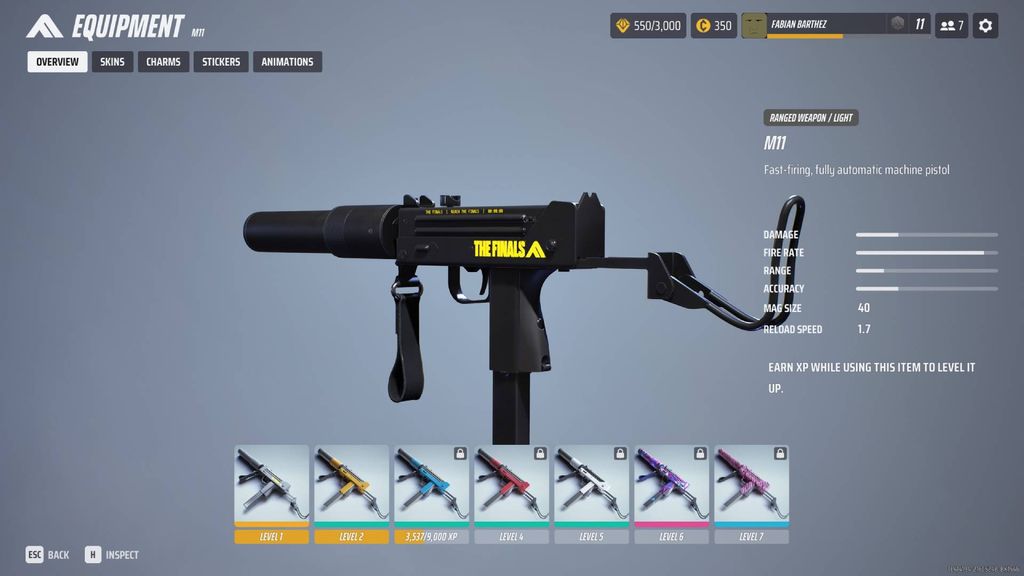Select the blue skin with 9,000 XP progress
The width and height of the screenshot is (1024, 576).
coord(432,485)
